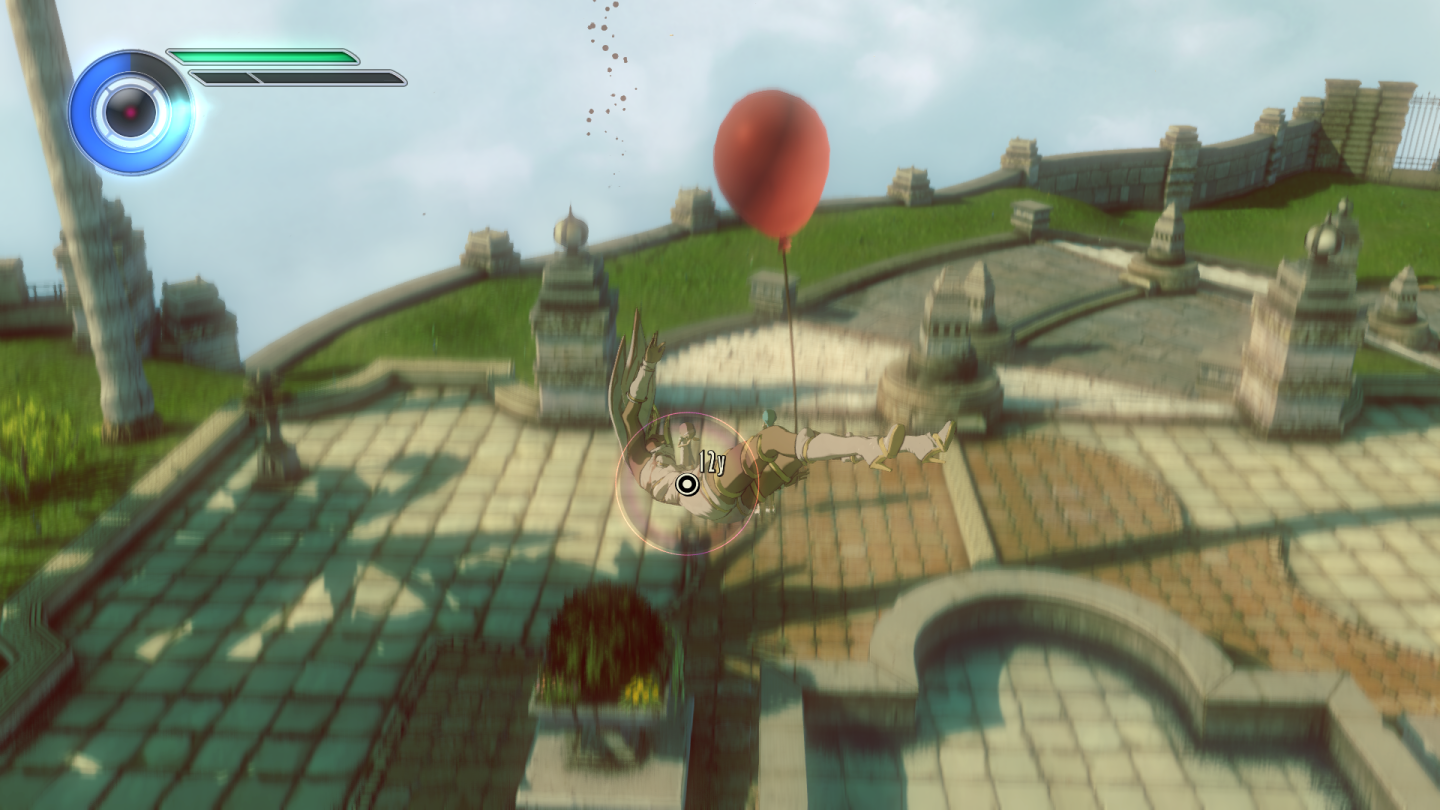Click the bullseye aiming dot
The height and width of the screenshot is (810, 1440).
coord(687,487)
